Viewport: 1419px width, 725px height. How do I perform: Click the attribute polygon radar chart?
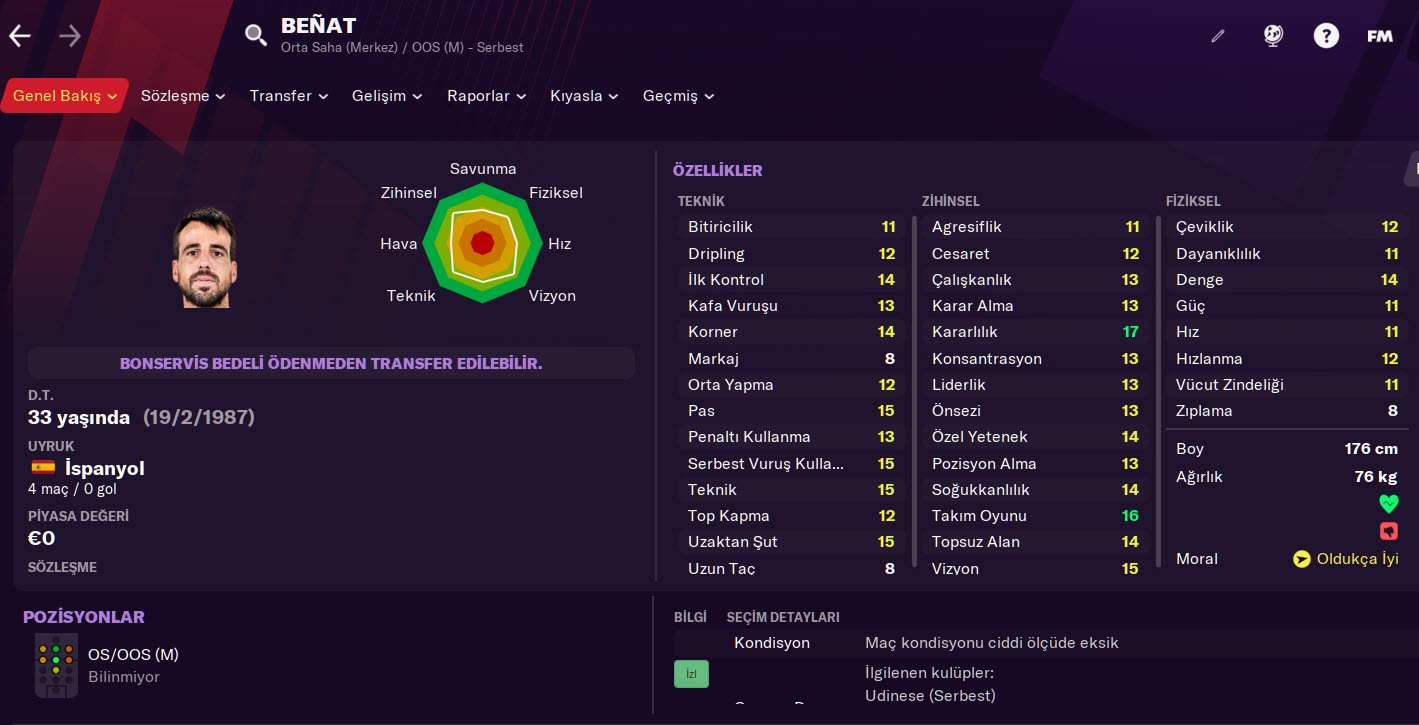(x=483, y=243)
